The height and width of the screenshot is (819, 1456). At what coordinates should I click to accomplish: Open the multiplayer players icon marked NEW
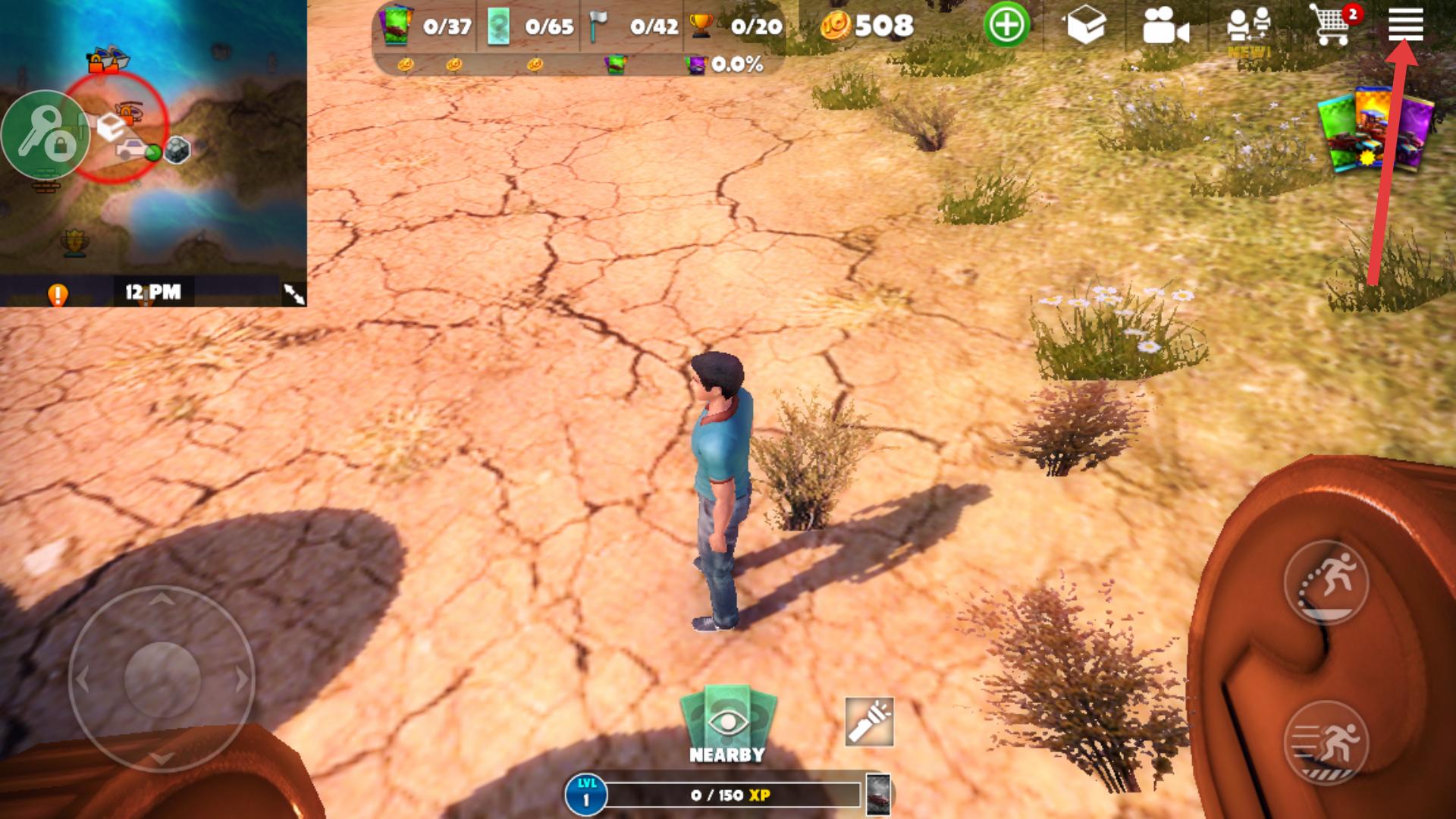click(x=1248, y=29)
